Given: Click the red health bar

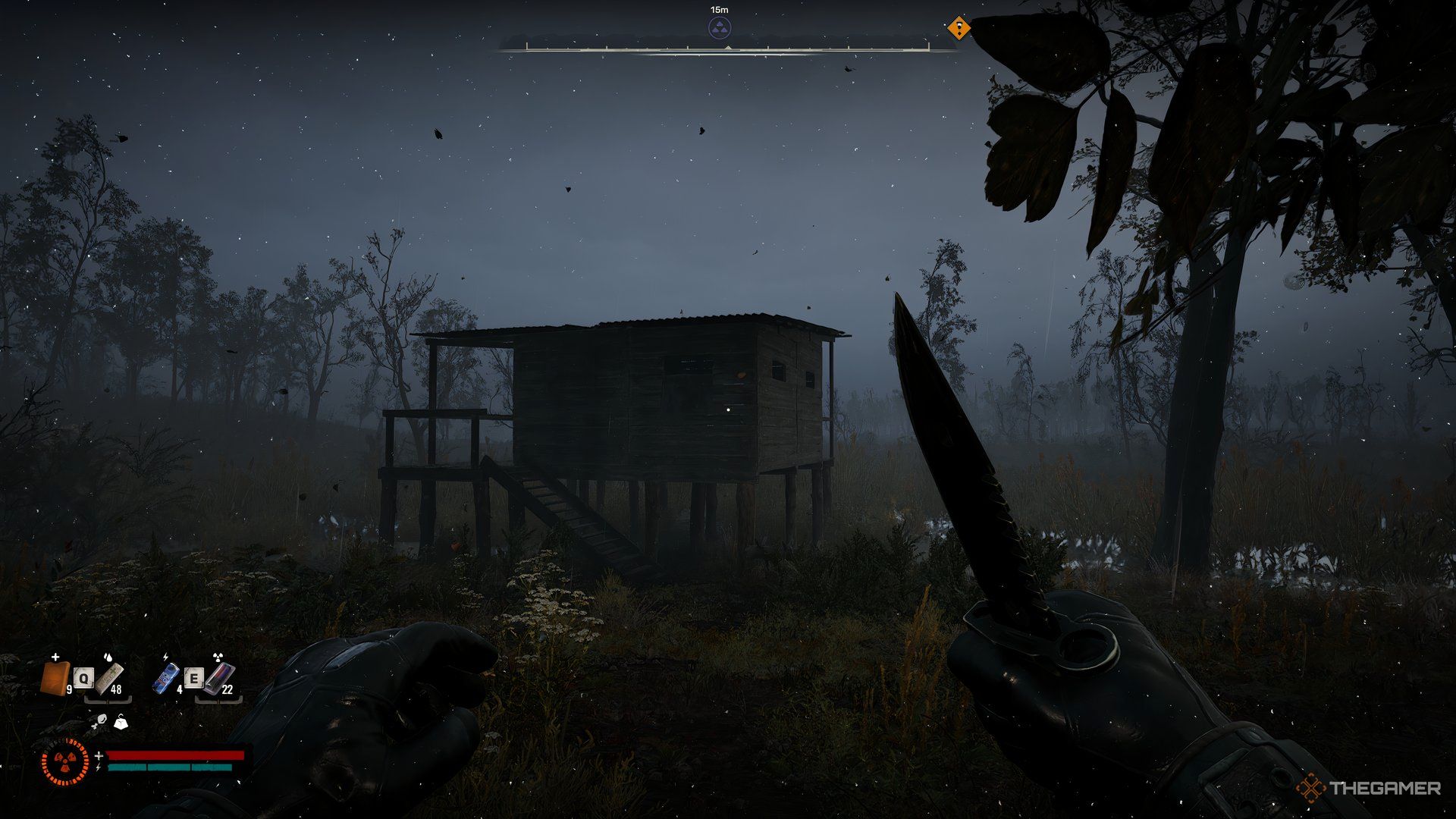Looking at the screenshot, I should (177, 755).
